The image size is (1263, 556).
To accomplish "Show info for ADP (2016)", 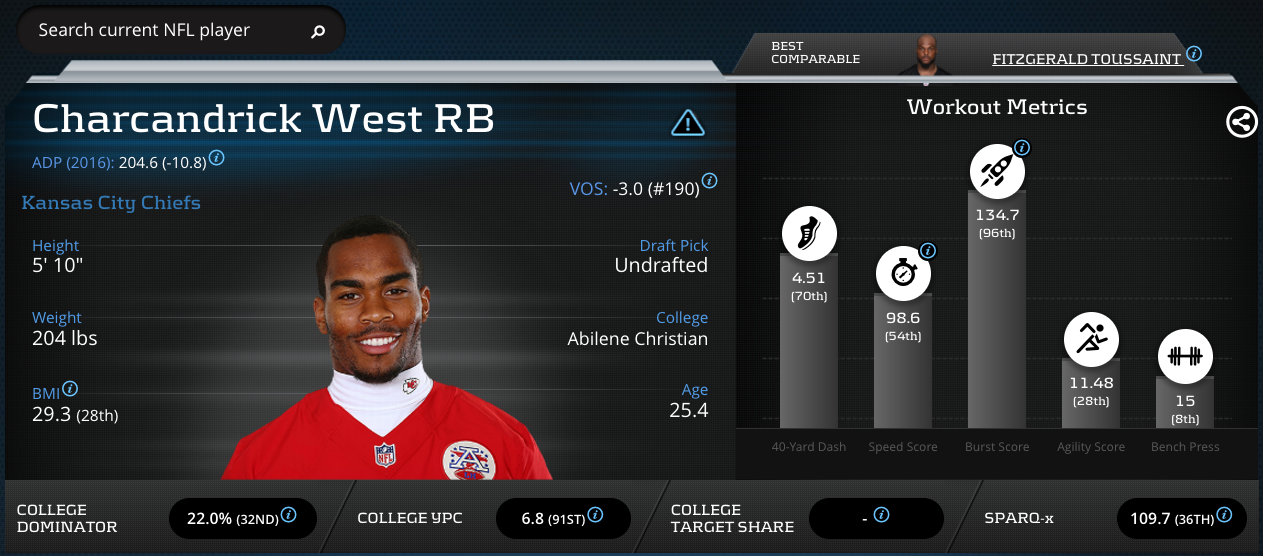I will pyautogui.click(x=216, y=158).
